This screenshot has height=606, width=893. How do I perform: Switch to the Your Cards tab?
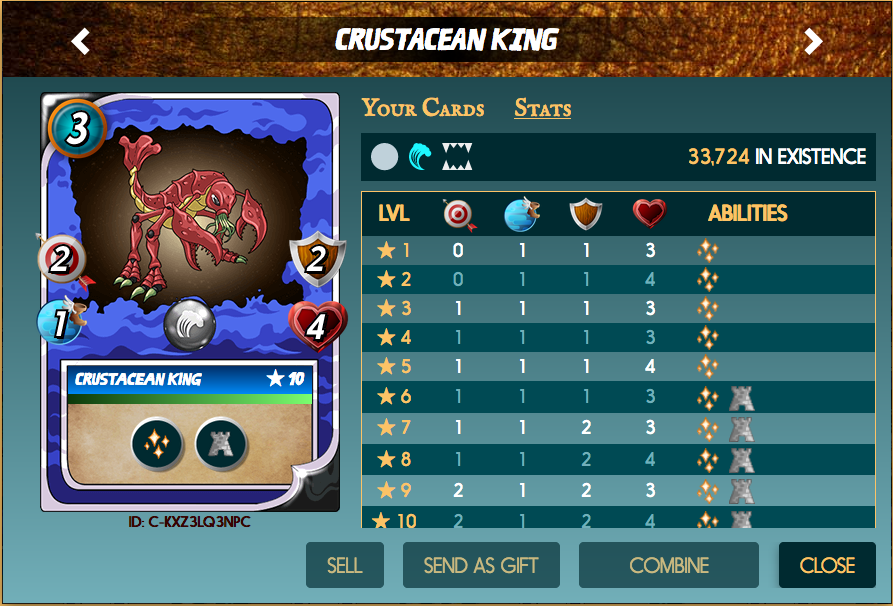click(x=423, y=108)
